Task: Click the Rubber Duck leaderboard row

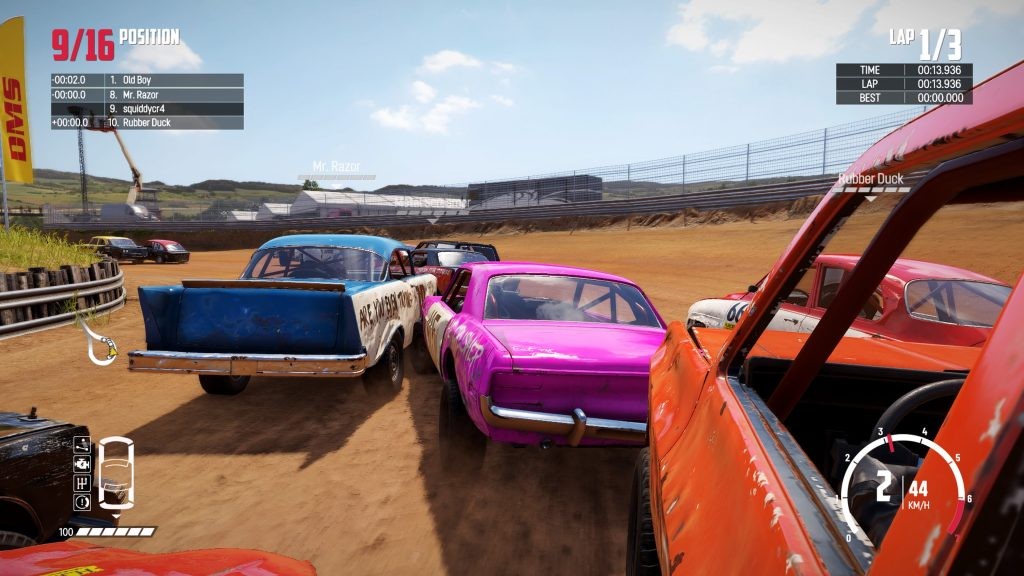Action: 147,122
